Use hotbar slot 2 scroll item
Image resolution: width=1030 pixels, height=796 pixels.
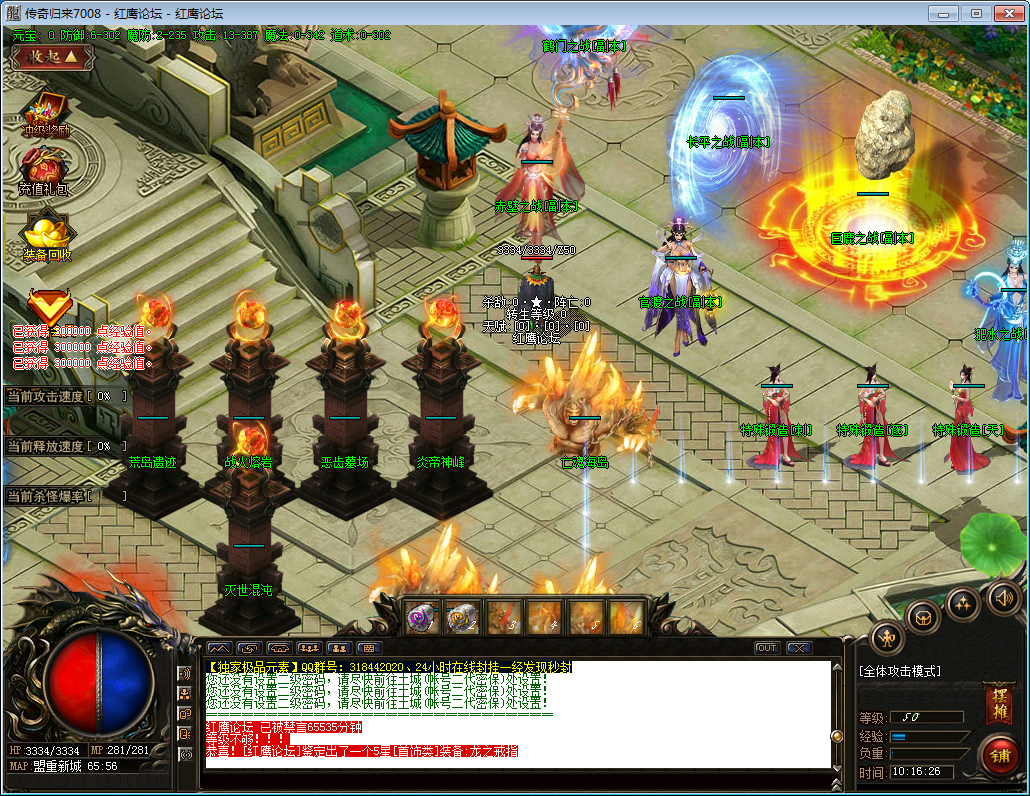click(463, 618)
